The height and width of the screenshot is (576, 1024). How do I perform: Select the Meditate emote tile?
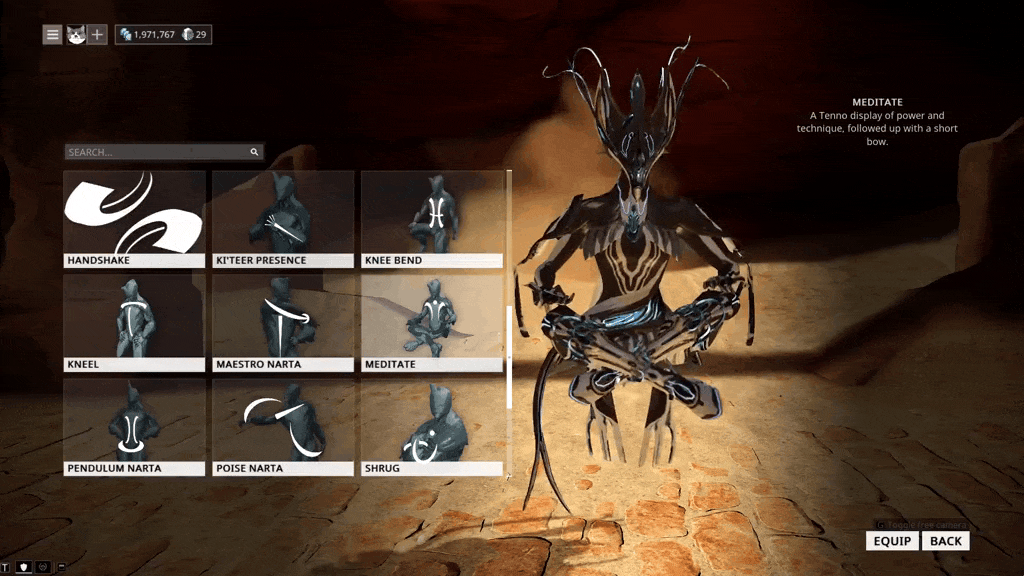point(432,322)
